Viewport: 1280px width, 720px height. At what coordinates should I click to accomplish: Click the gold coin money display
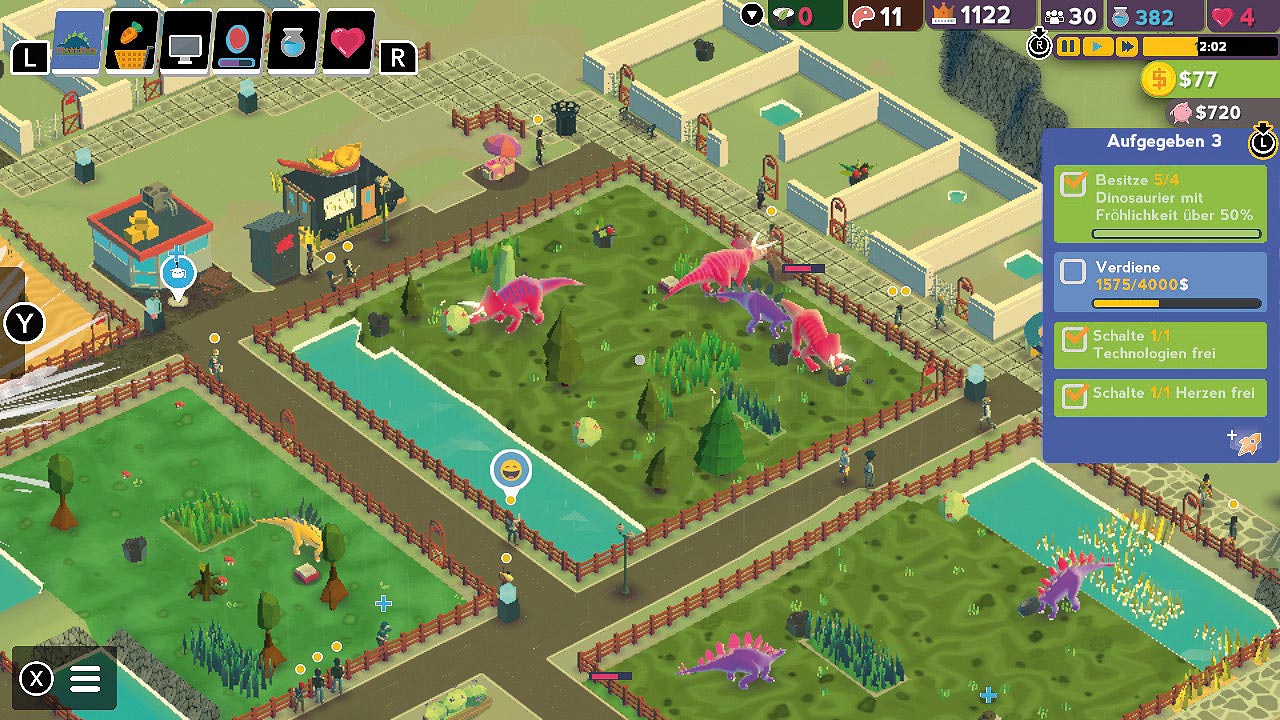1182,79
